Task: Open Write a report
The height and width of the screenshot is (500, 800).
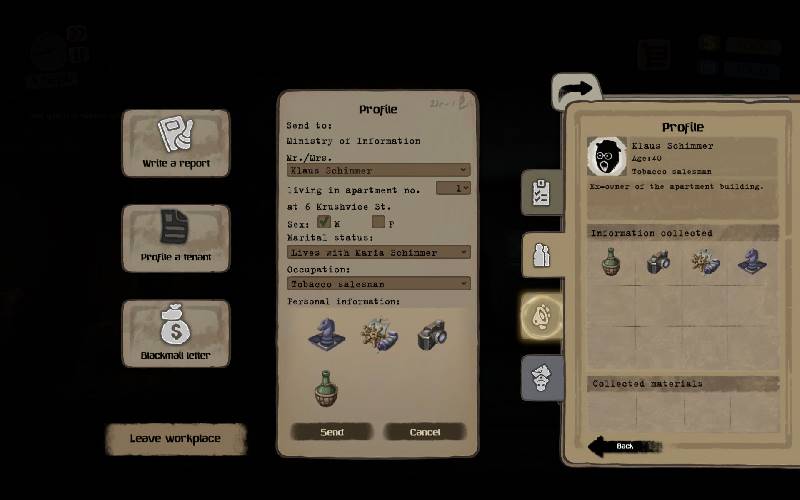Action: tap(176, 143)
